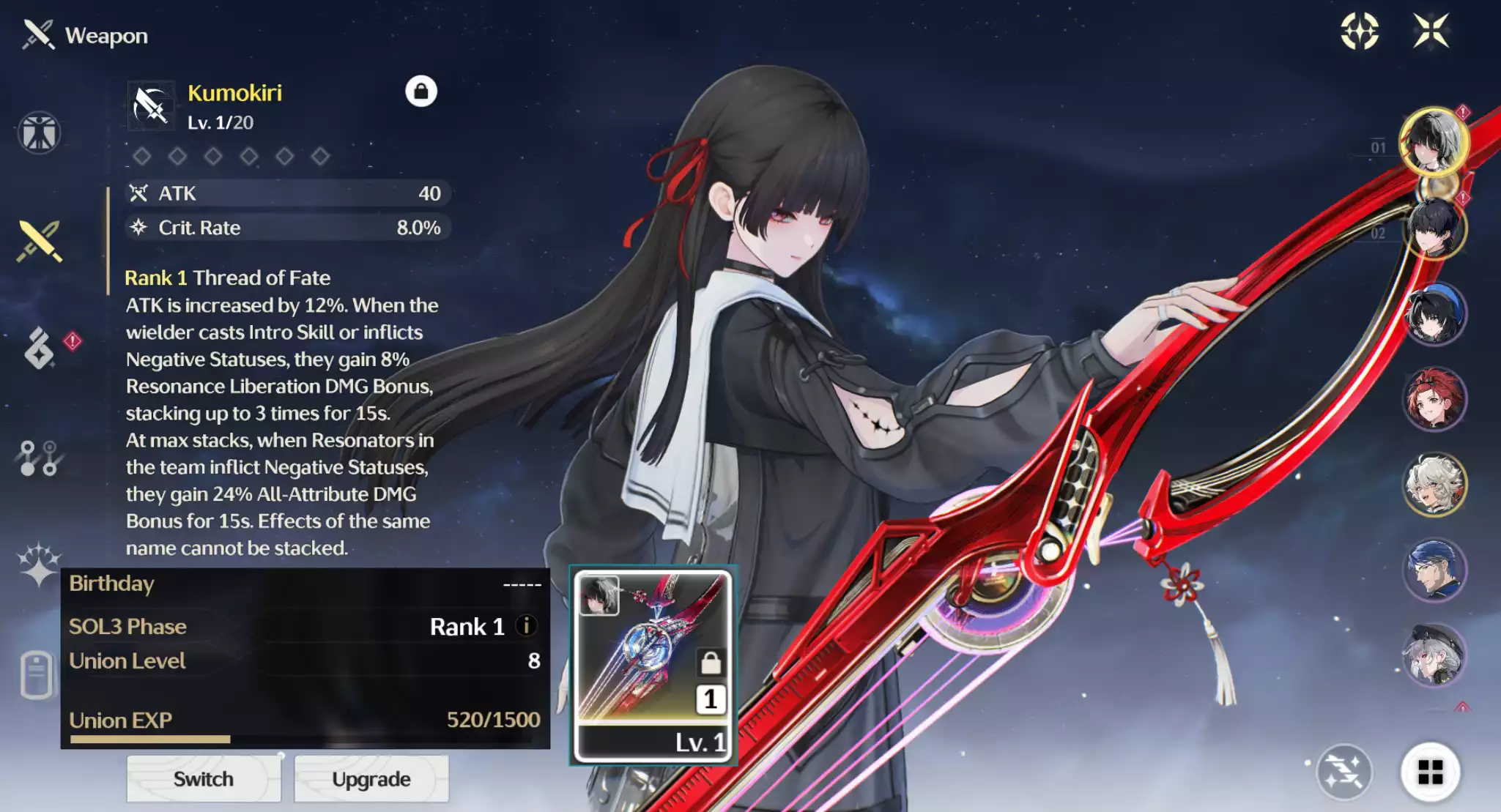This screenshot has height=812, width=1501.
Task: Click the SOL3 Phase info icon
Action: pyautogui.click(x=526, y=626)
